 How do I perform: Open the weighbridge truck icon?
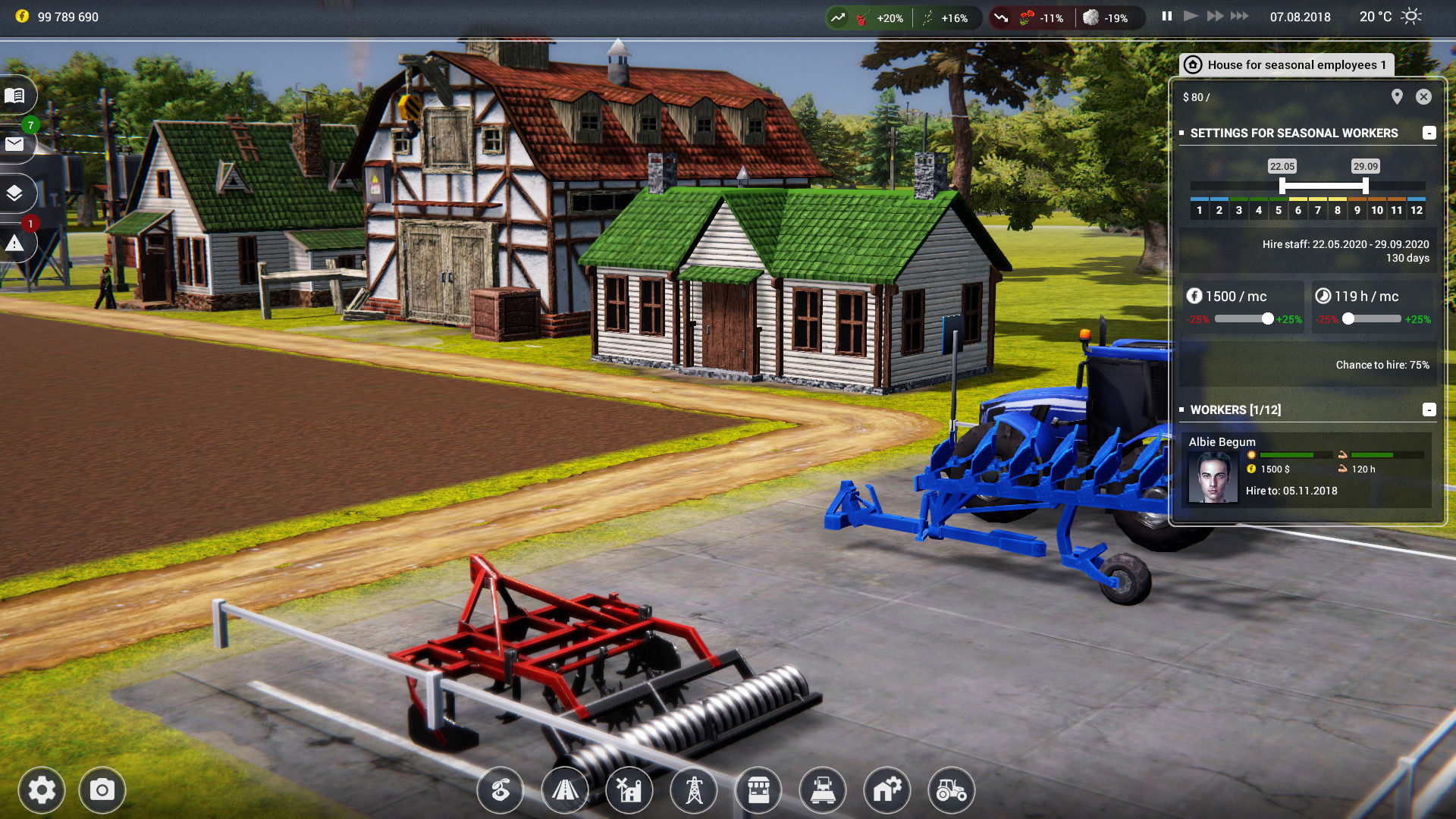pyautogui.click(x=823, y=790)
